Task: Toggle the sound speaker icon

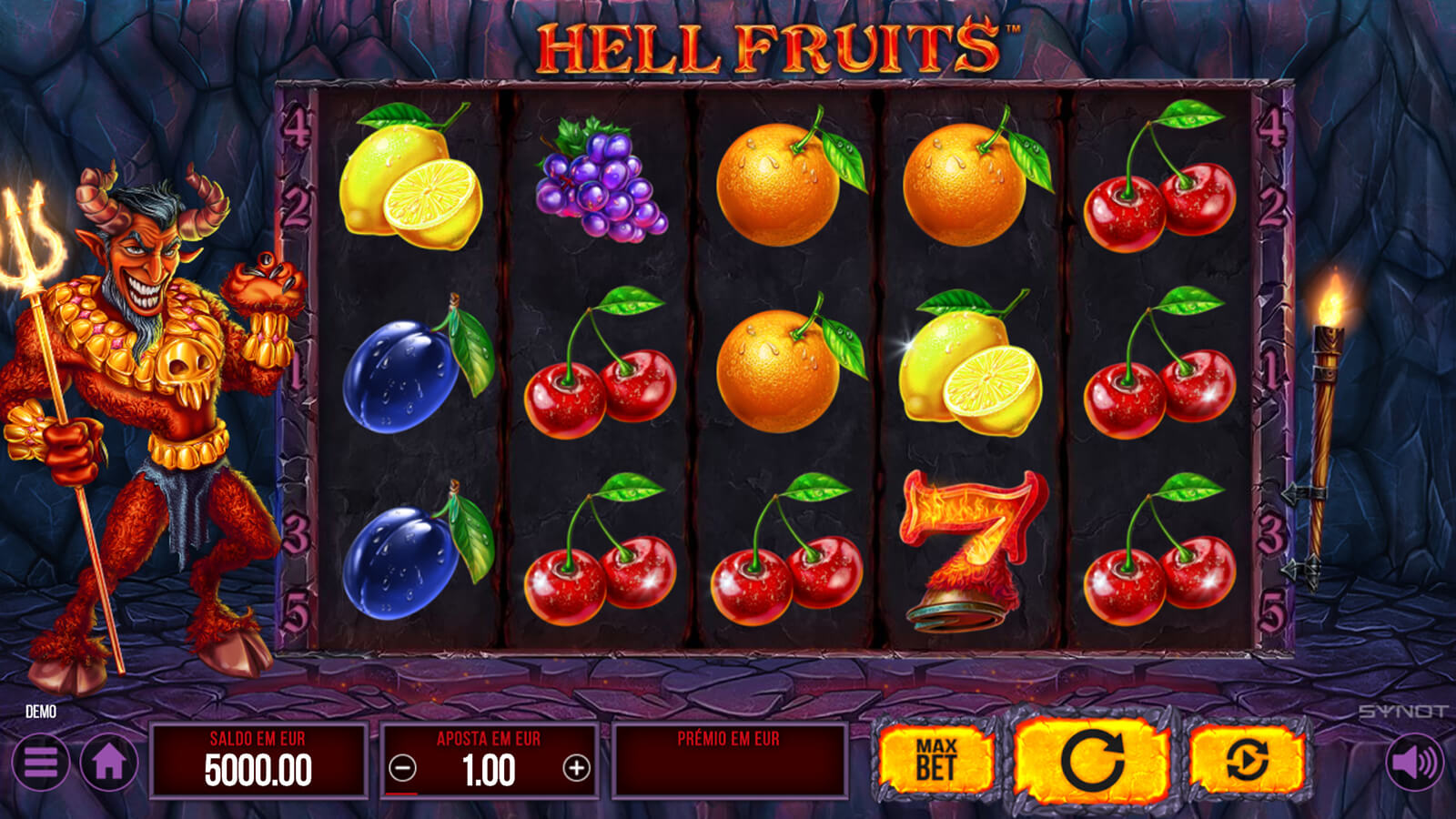Action: (1414, 762)
